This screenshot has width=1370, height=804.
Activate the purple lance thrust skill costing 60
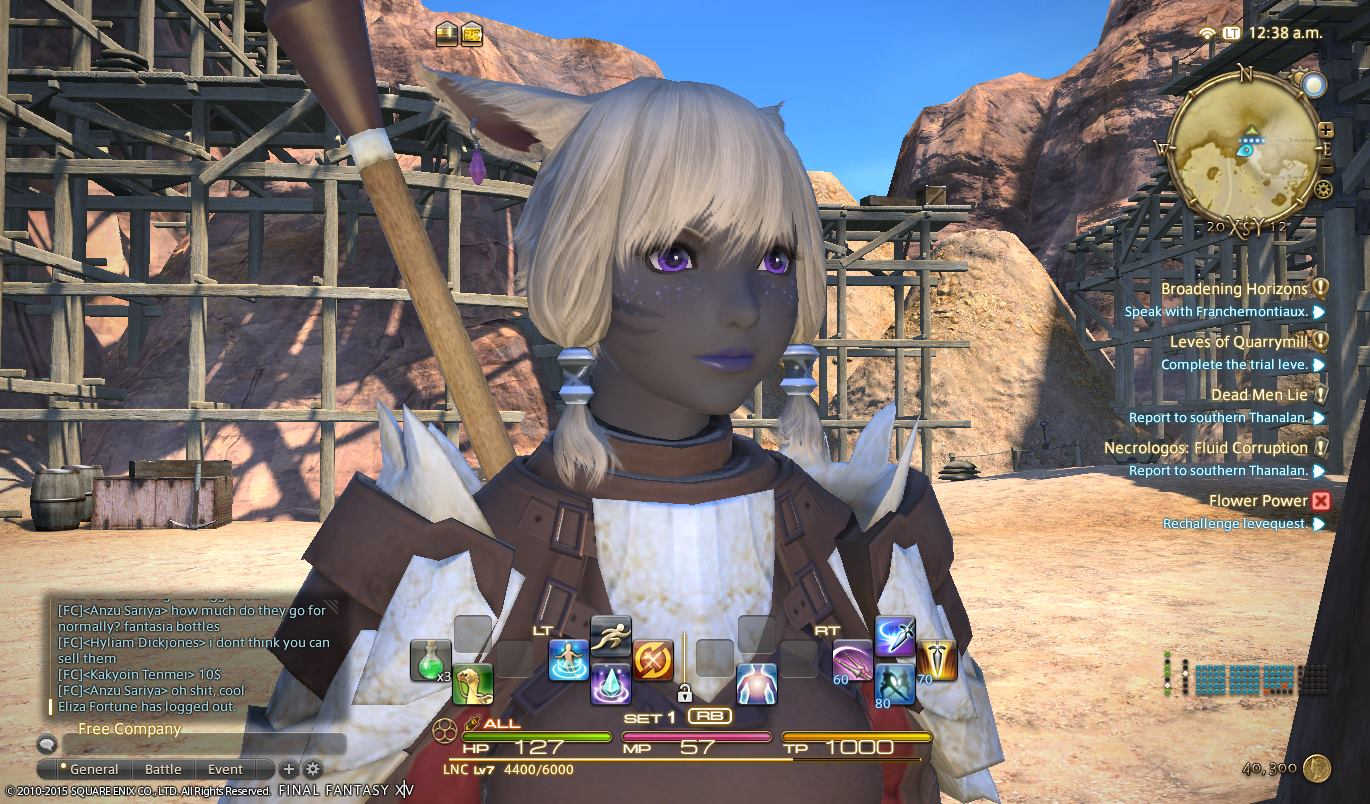click(853, 660)
